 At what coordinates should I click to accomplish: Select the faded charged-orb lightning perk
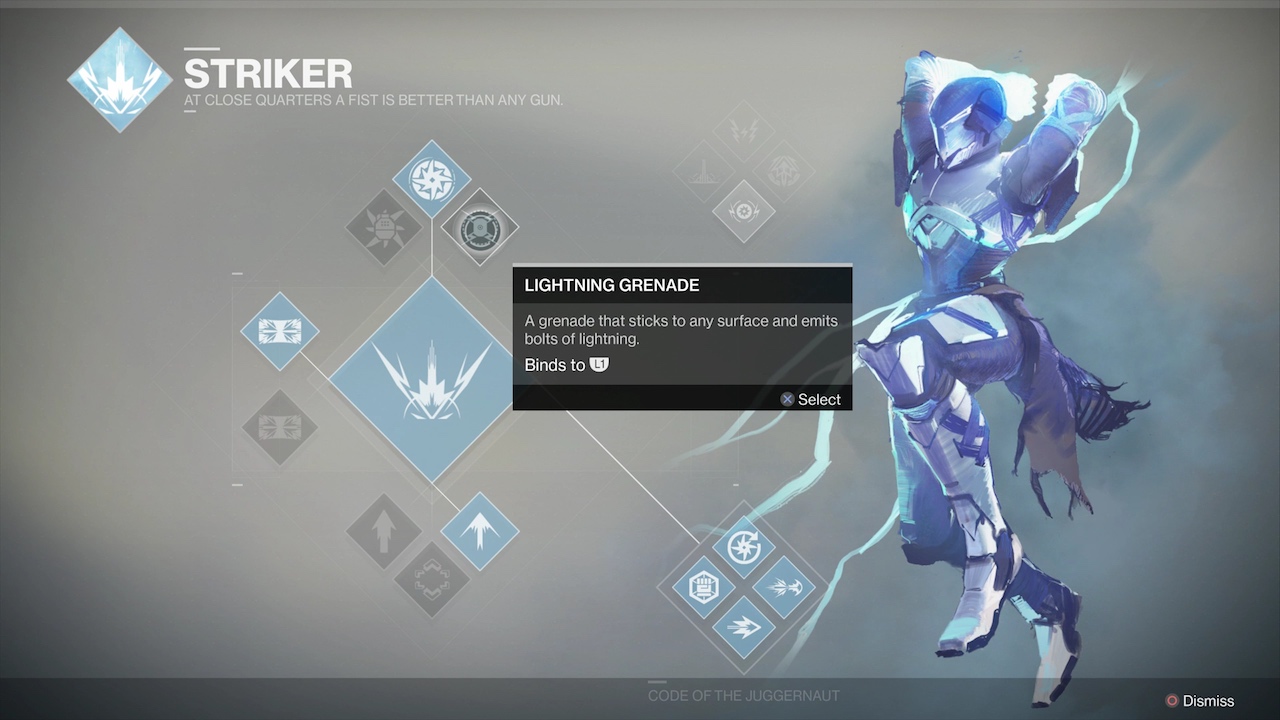[744, 211]
